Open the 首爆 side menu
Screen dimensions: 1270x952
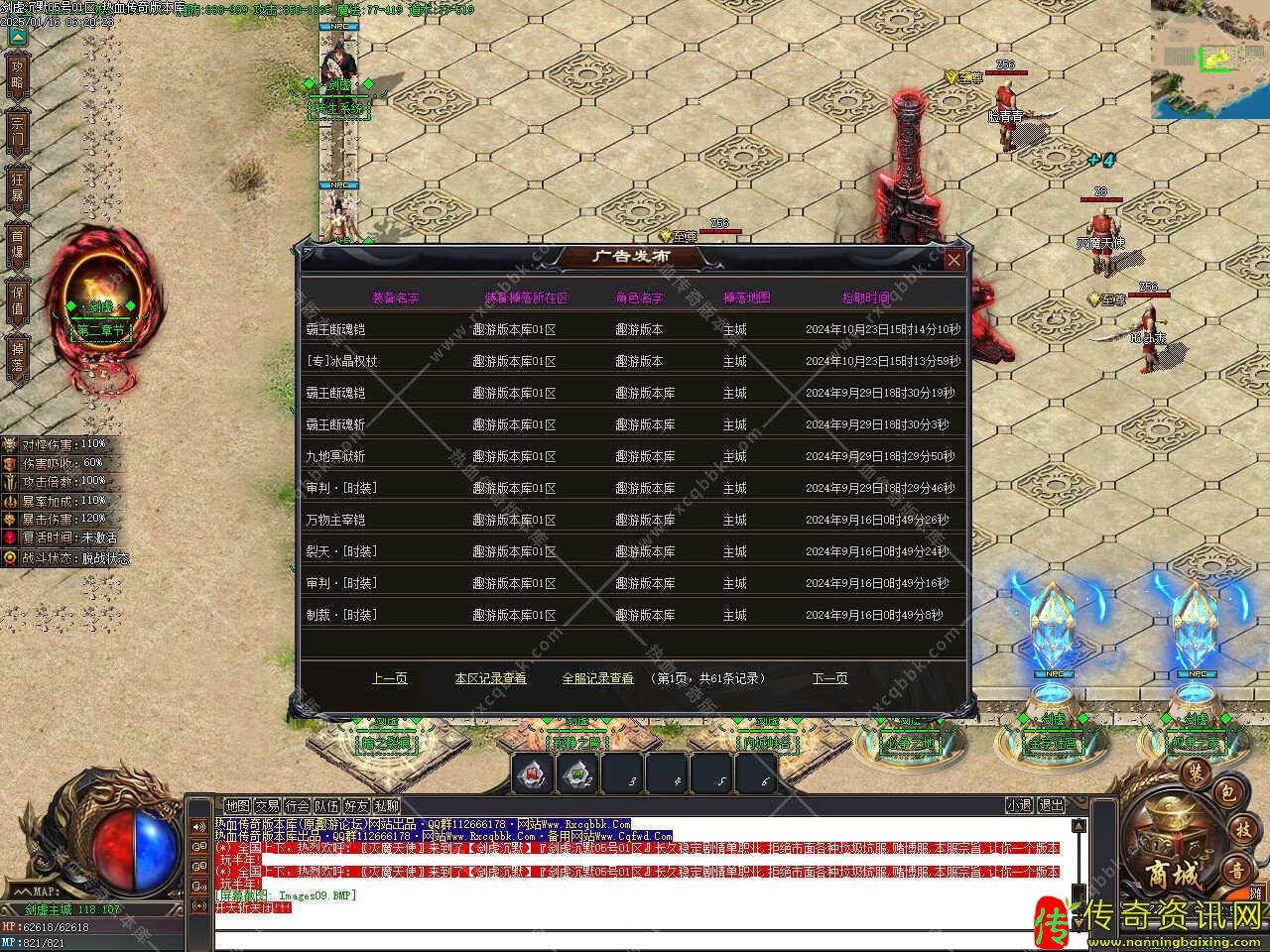pyautogui.click(x=17, y=244)
